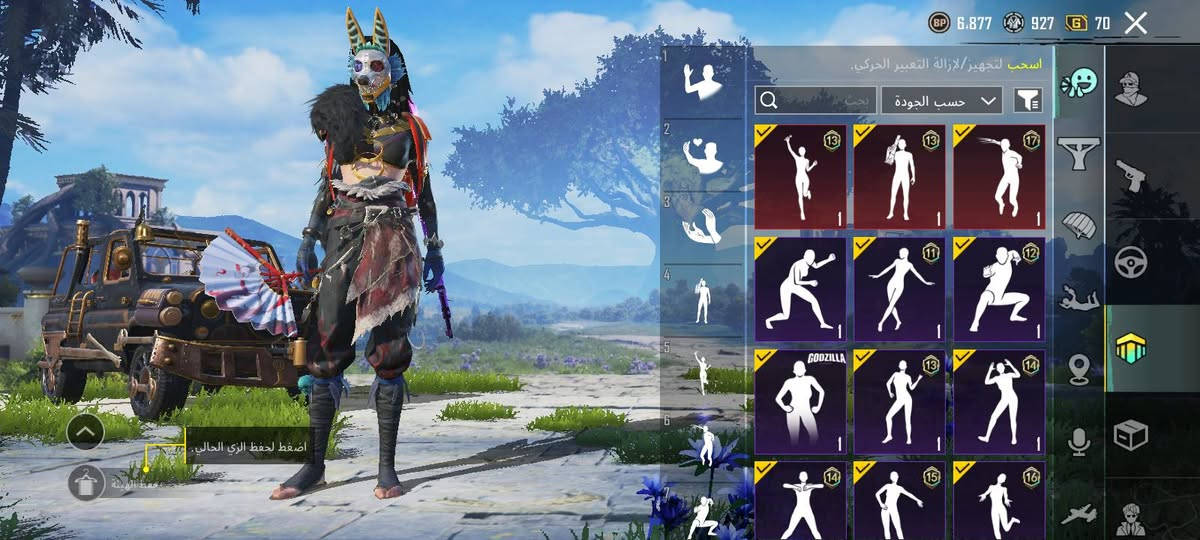The image size is (1200, 540).
Task: Choose the emote tile with badge 16
Action: 999,498
